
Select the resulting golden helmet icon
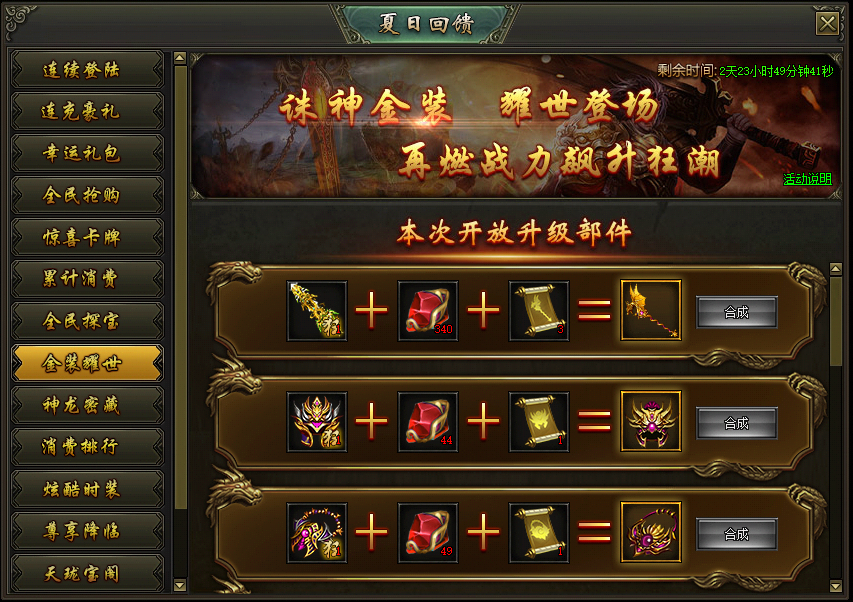pos(651,422)
